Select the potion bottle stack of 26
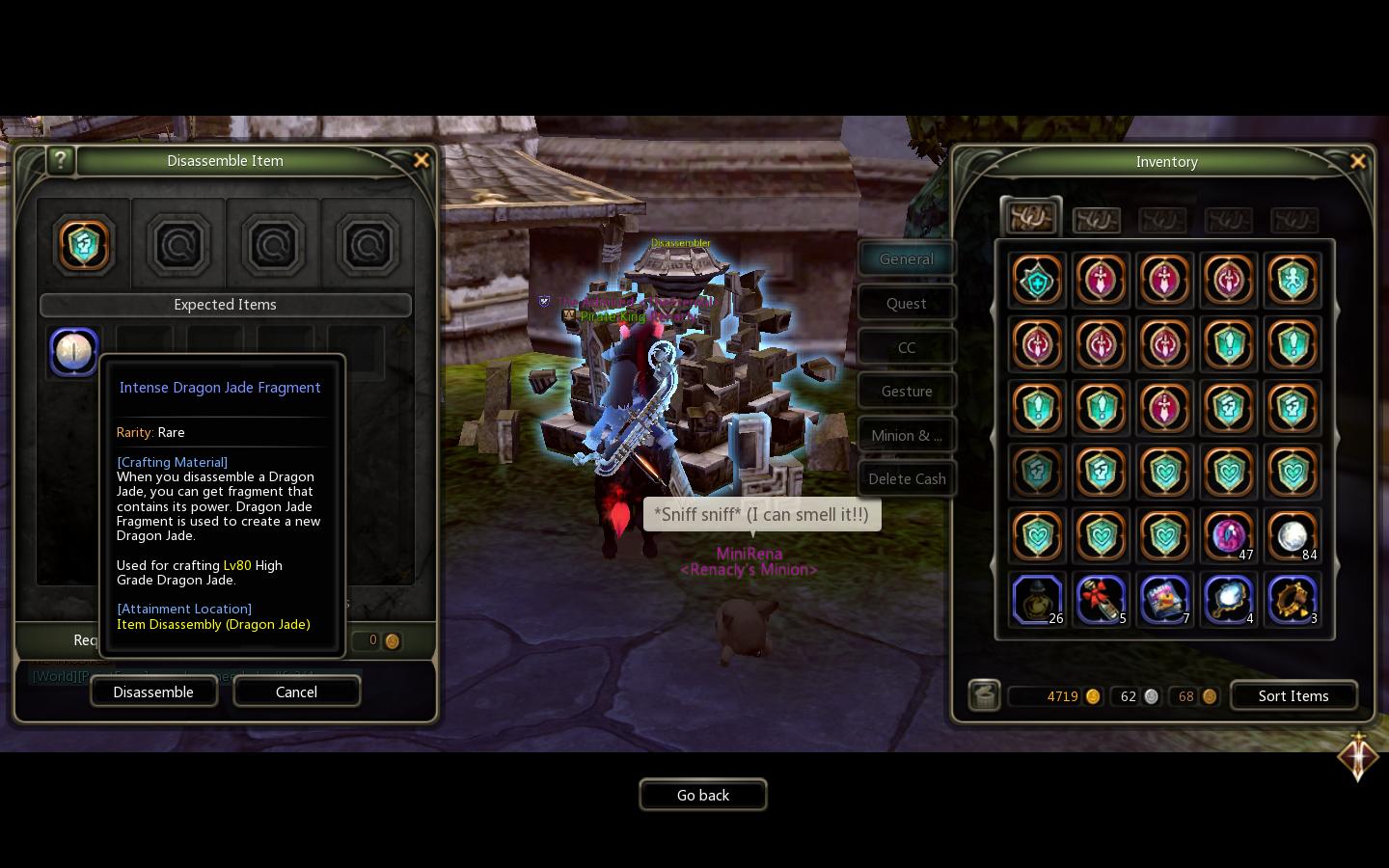The height and width of the screenshot is (868, 1389). click(x=1037, y=600)
